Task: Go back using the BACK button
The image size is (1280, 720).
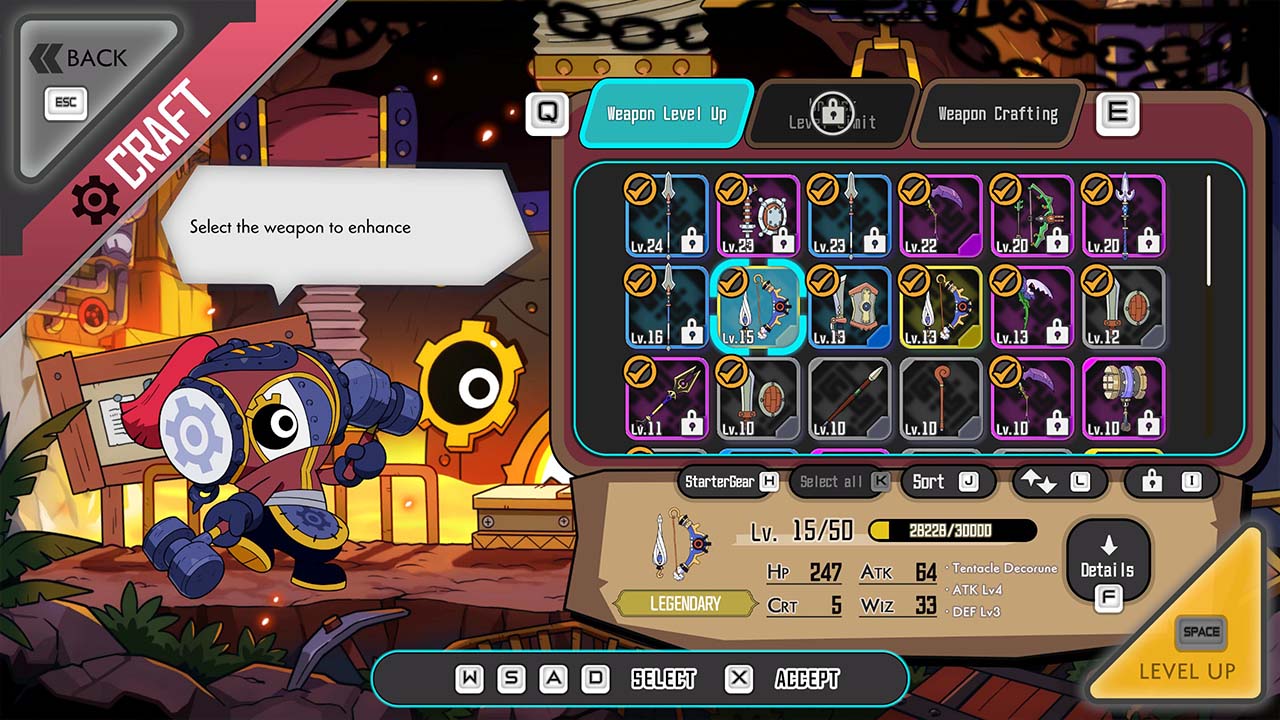Action: click(88, 60)
